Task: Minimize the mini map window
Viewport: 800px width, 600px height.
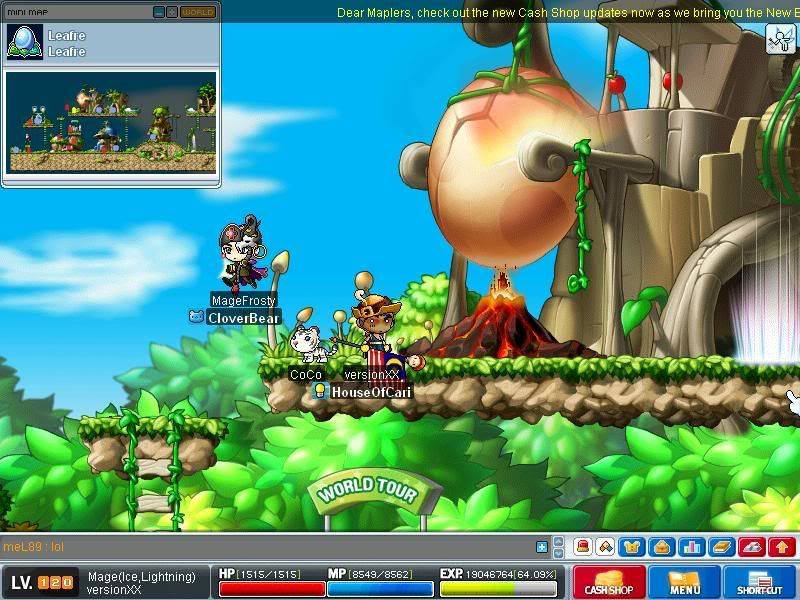Action: (159, 12)
